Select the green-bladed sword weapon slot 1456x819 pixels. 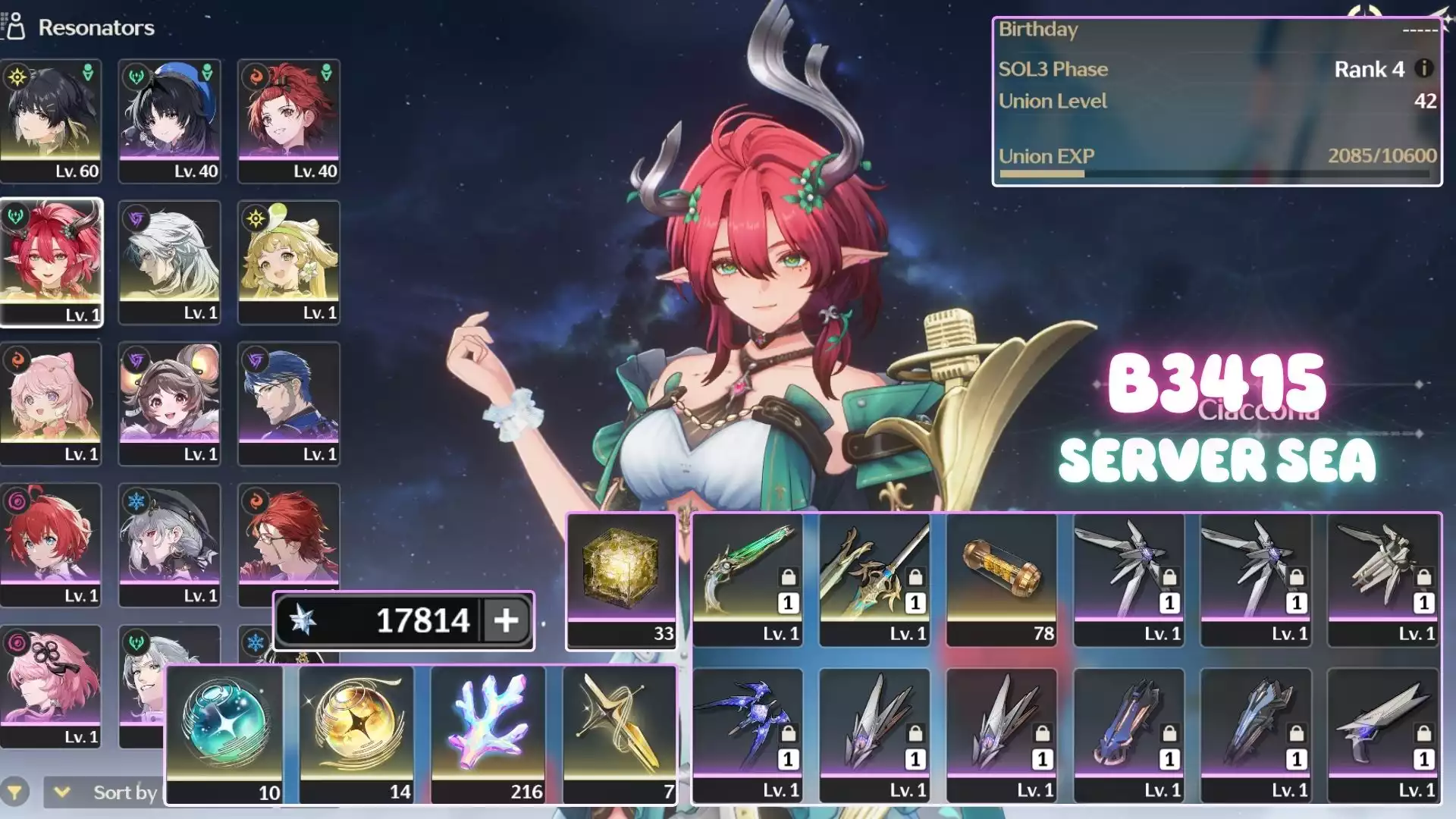point(748,580)
